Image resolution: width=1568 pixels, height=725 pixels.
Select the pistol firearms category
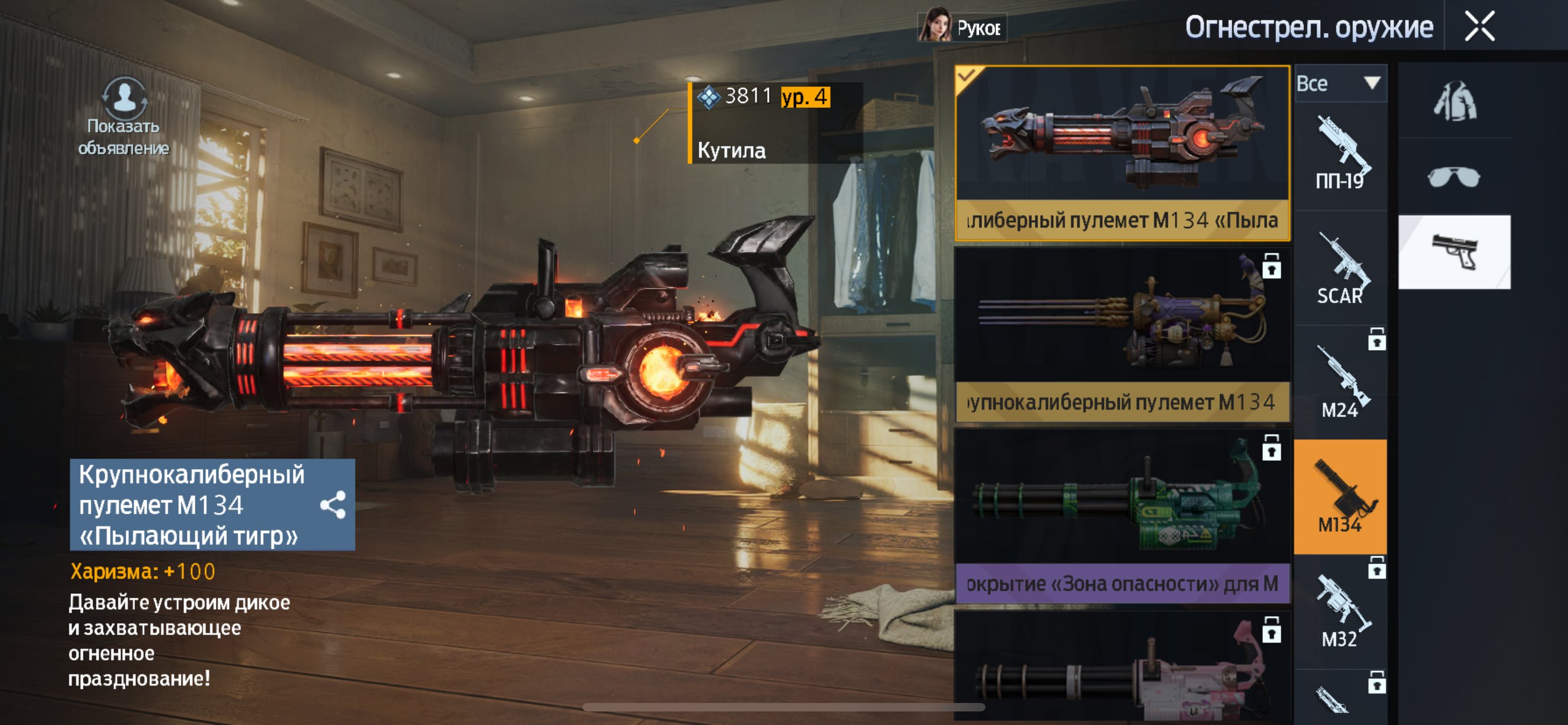[x=1453, y=251]
